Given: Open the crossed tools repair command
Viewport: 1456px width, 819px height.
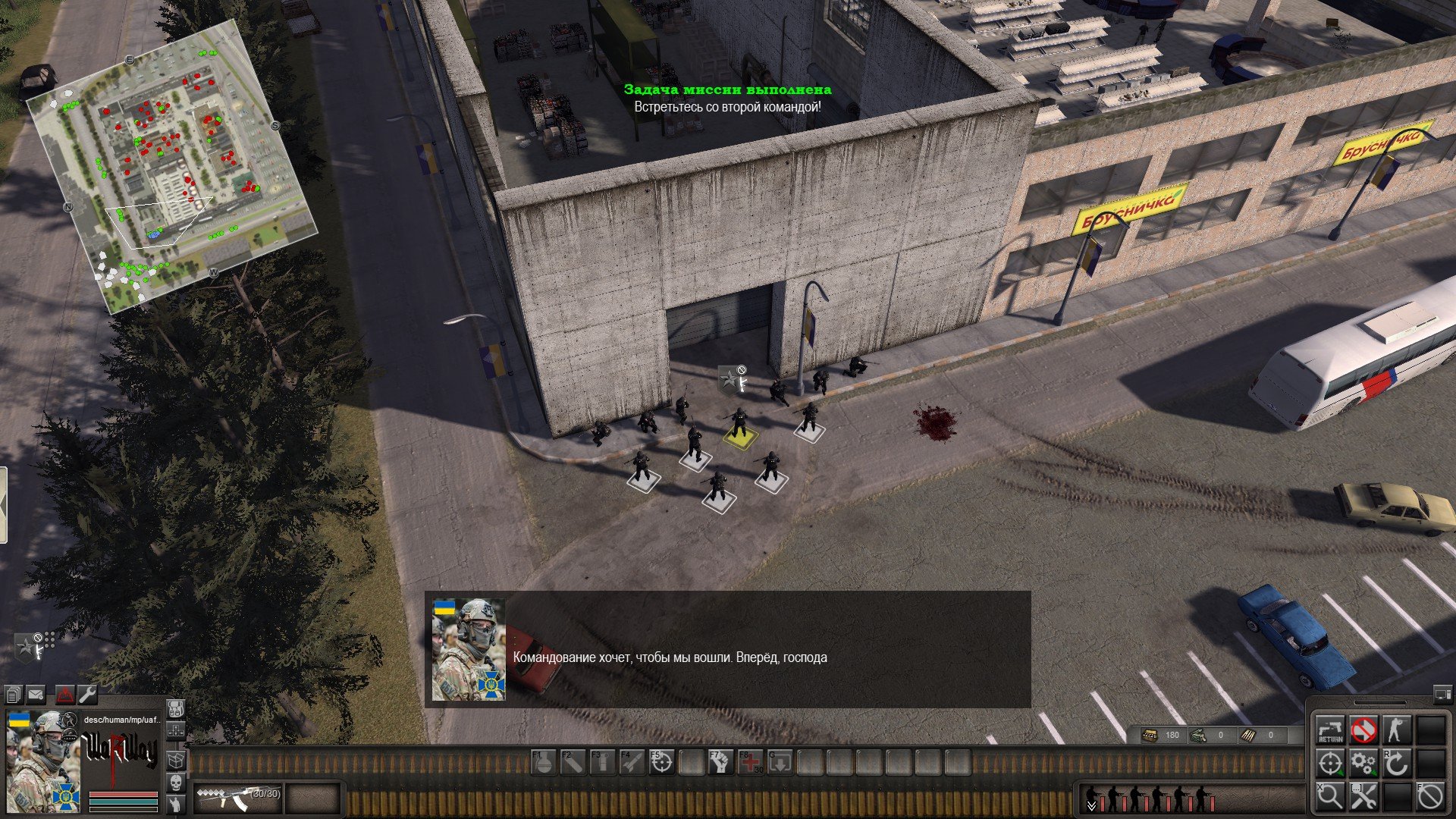Looking at the screenshot, I should pos(1363,797).
